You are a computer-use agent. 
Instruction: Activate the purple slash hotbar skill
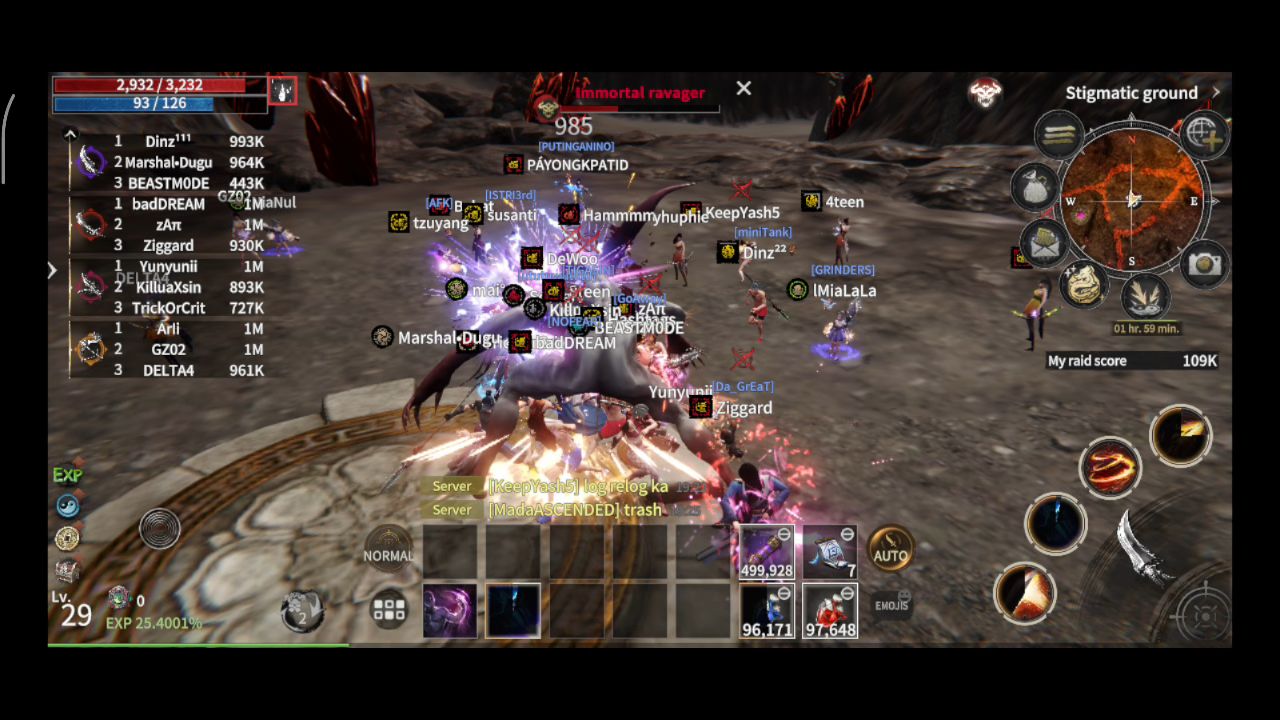click(449, 610)
